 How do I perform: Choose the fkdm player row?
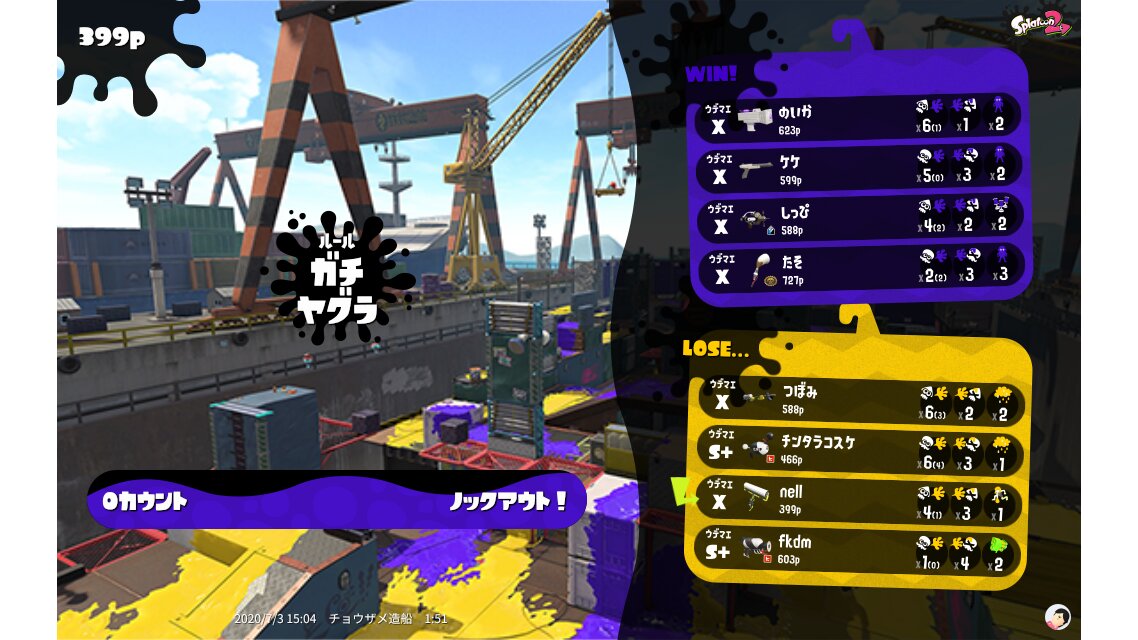(x=858, y=549)
